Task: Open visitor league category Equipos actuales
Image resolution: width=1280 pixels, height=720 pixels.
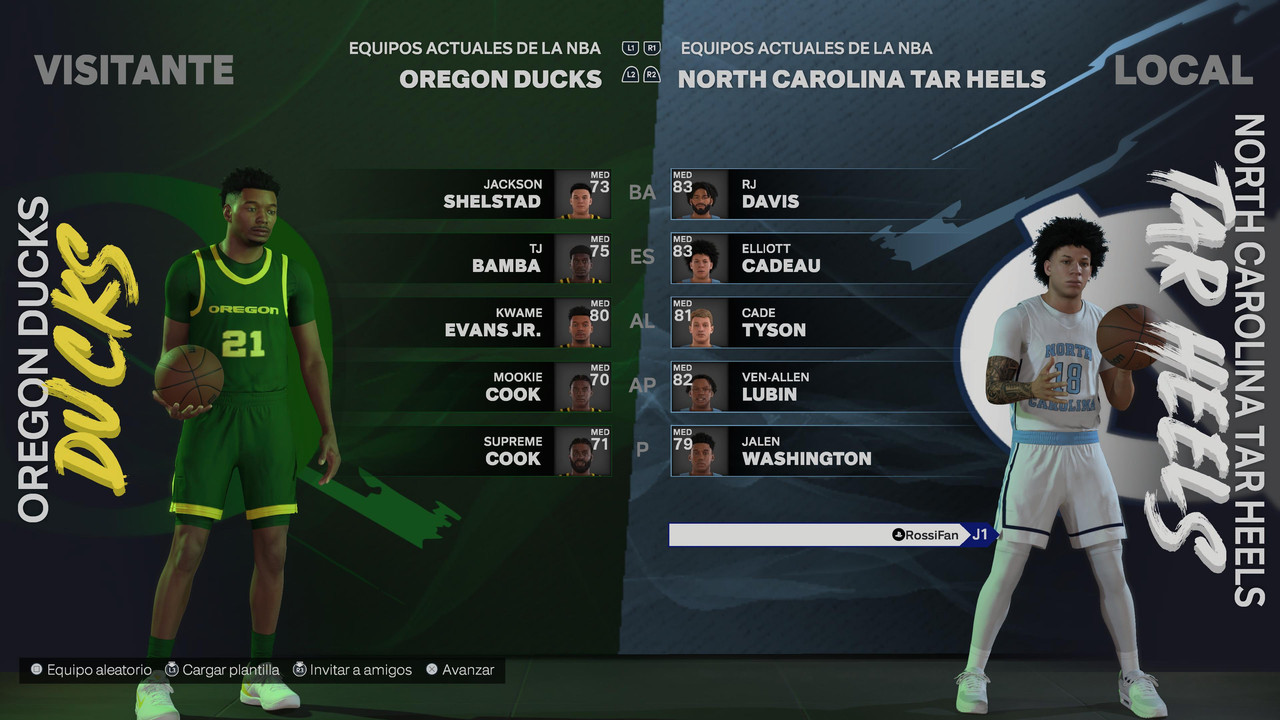Action: (475, 48)
